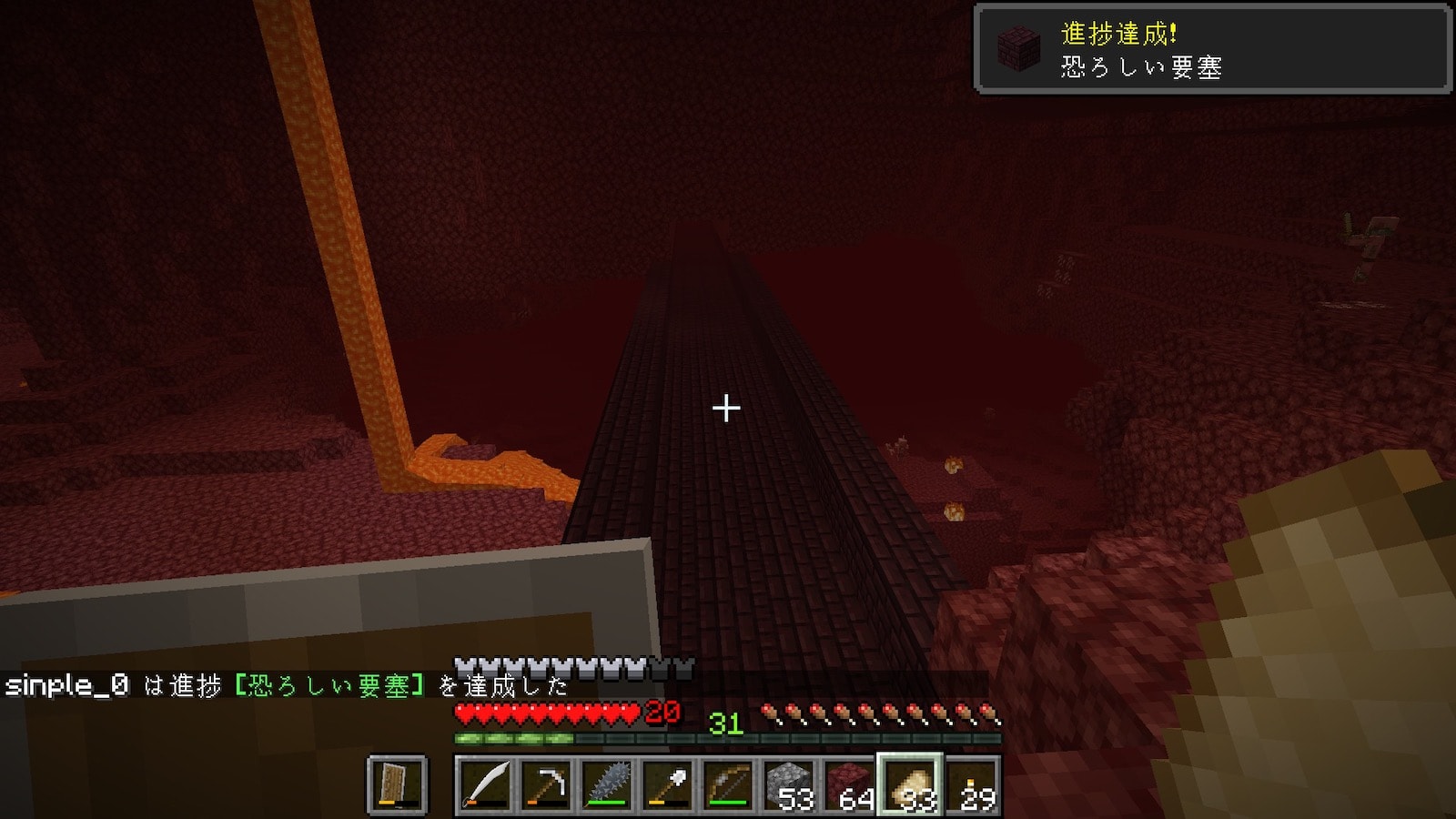Screen dimensions: 1456x819
Task: Select the curved sword hotbar slot
Action: [x=485, y=784]
